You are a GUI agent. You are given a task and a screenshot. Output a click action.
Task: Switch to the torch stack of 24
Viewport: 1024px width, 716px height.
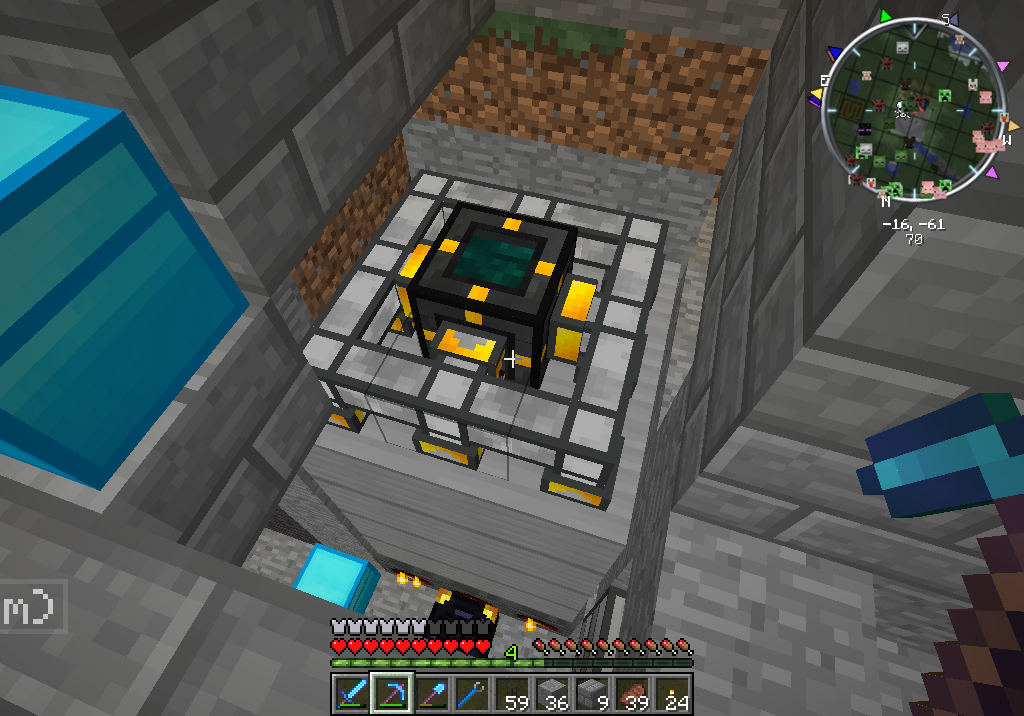coord(672,694)
